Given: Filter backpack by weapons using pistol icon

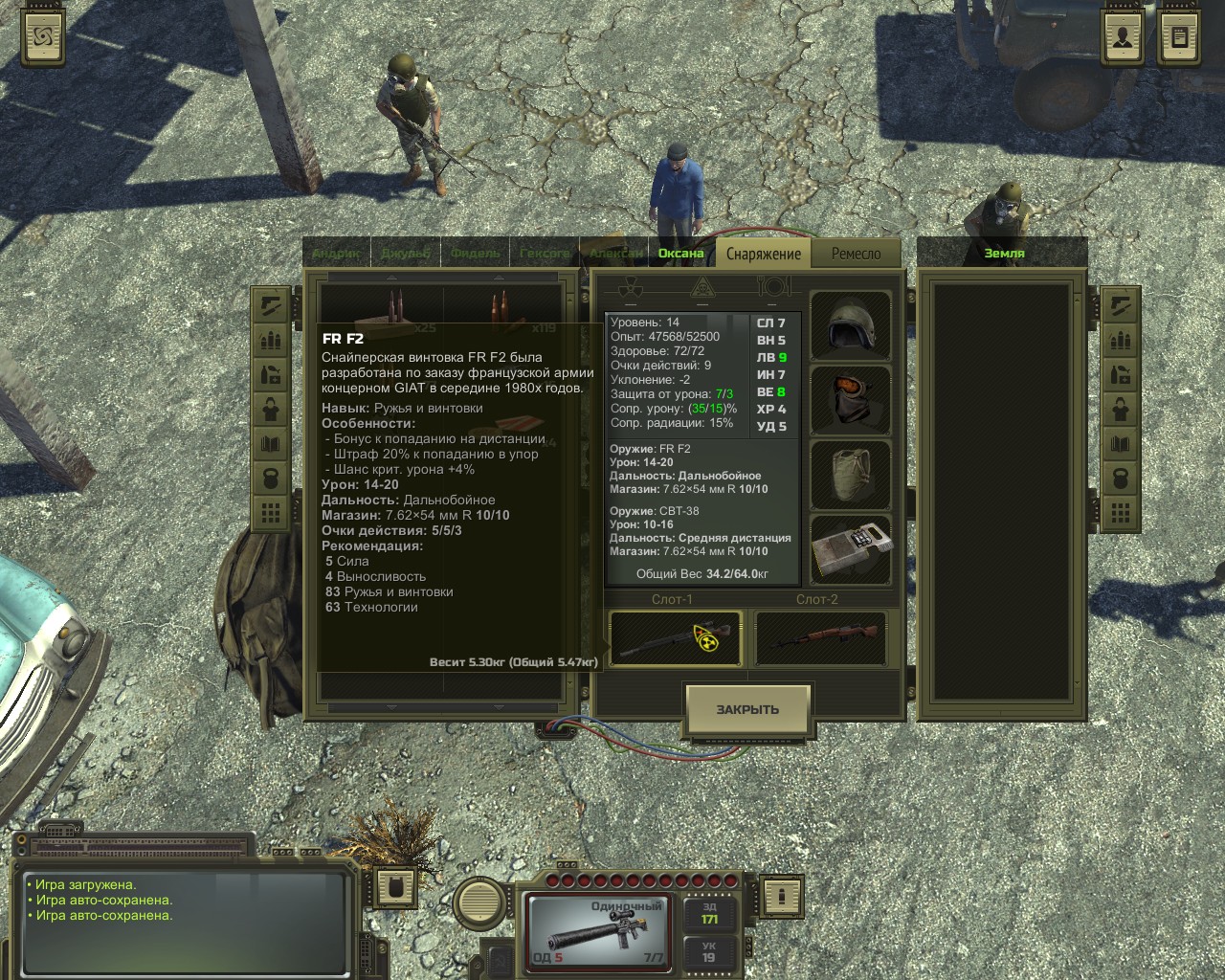Looking at the screenshot, I should pos(271,306).
